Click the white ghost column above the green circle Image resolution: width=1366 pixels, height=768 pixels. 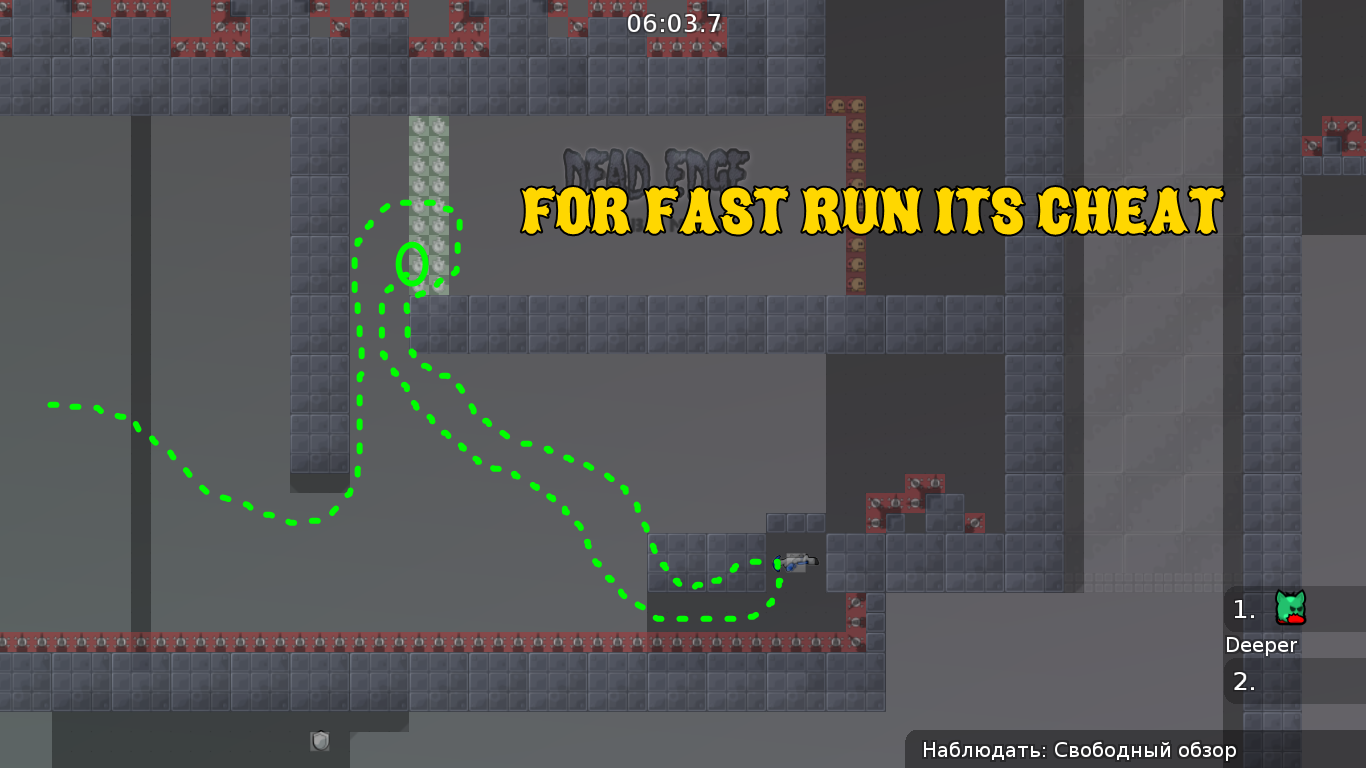point(427,160)
